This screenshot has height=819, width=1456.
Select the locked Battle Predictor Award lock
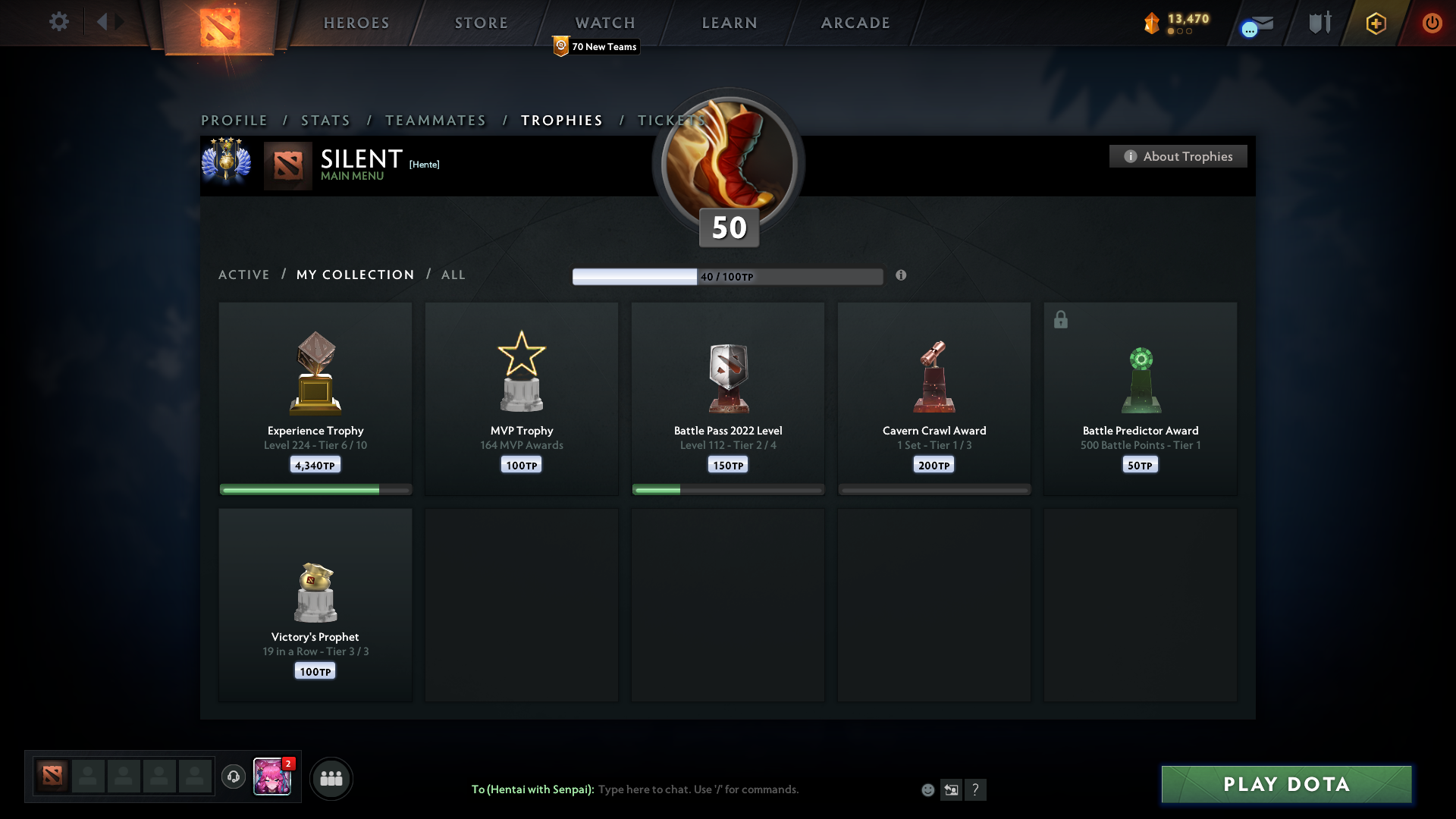coord(1060,319)
